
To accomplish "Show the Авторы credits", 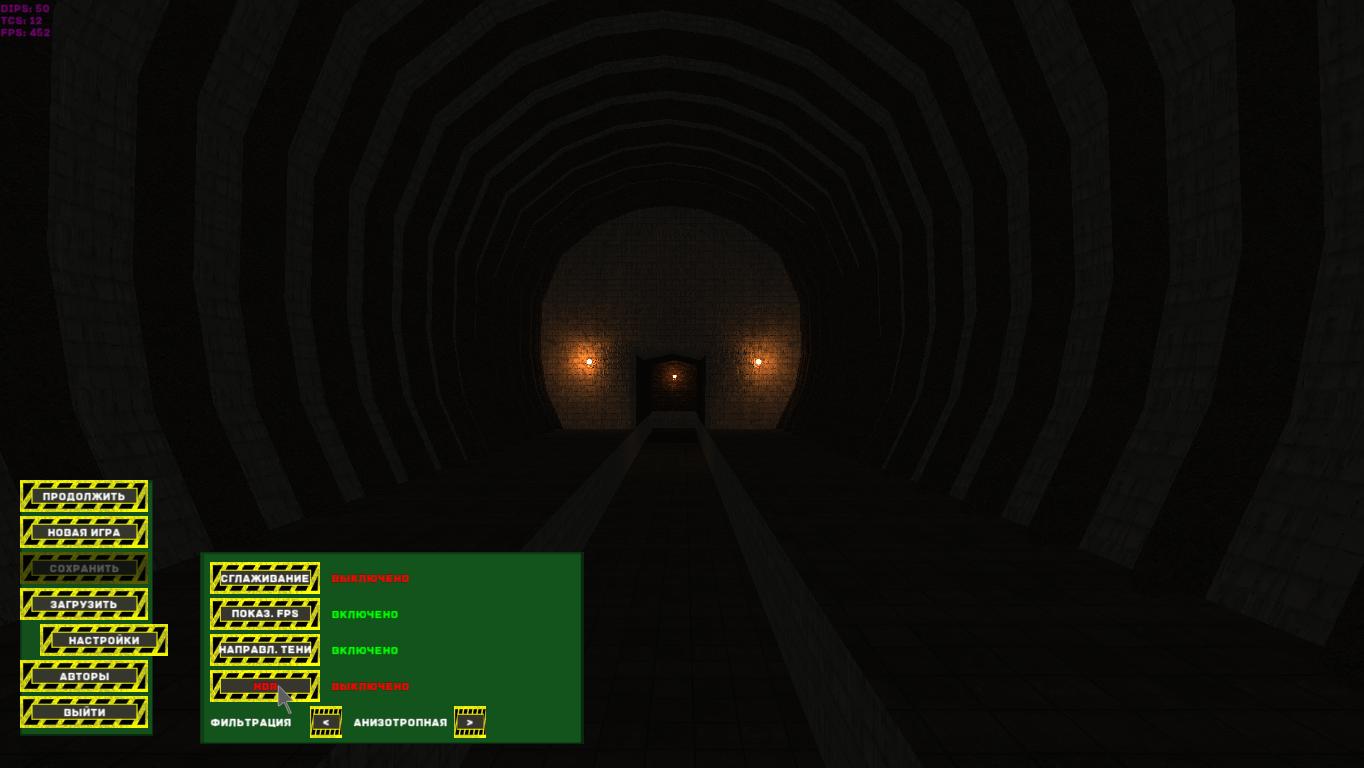I will click(84, 676).
